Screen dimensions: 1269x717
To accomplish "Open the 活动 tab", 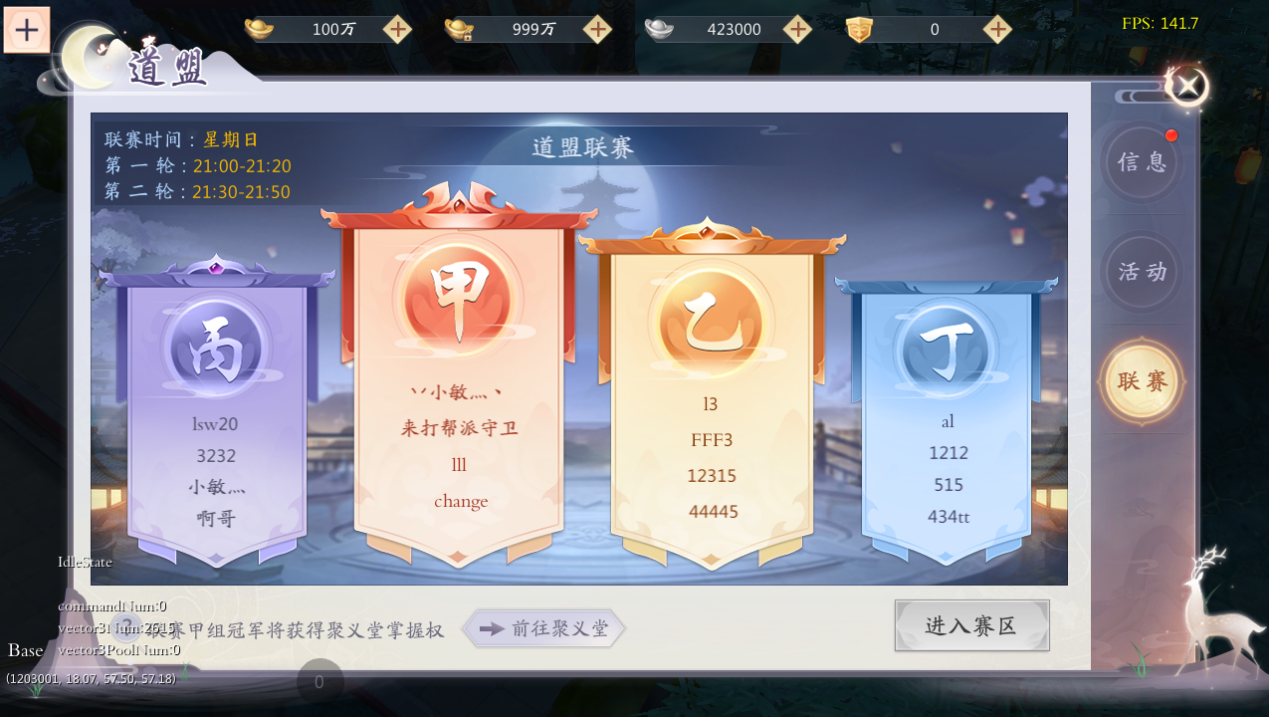I will pos(1142,271).
